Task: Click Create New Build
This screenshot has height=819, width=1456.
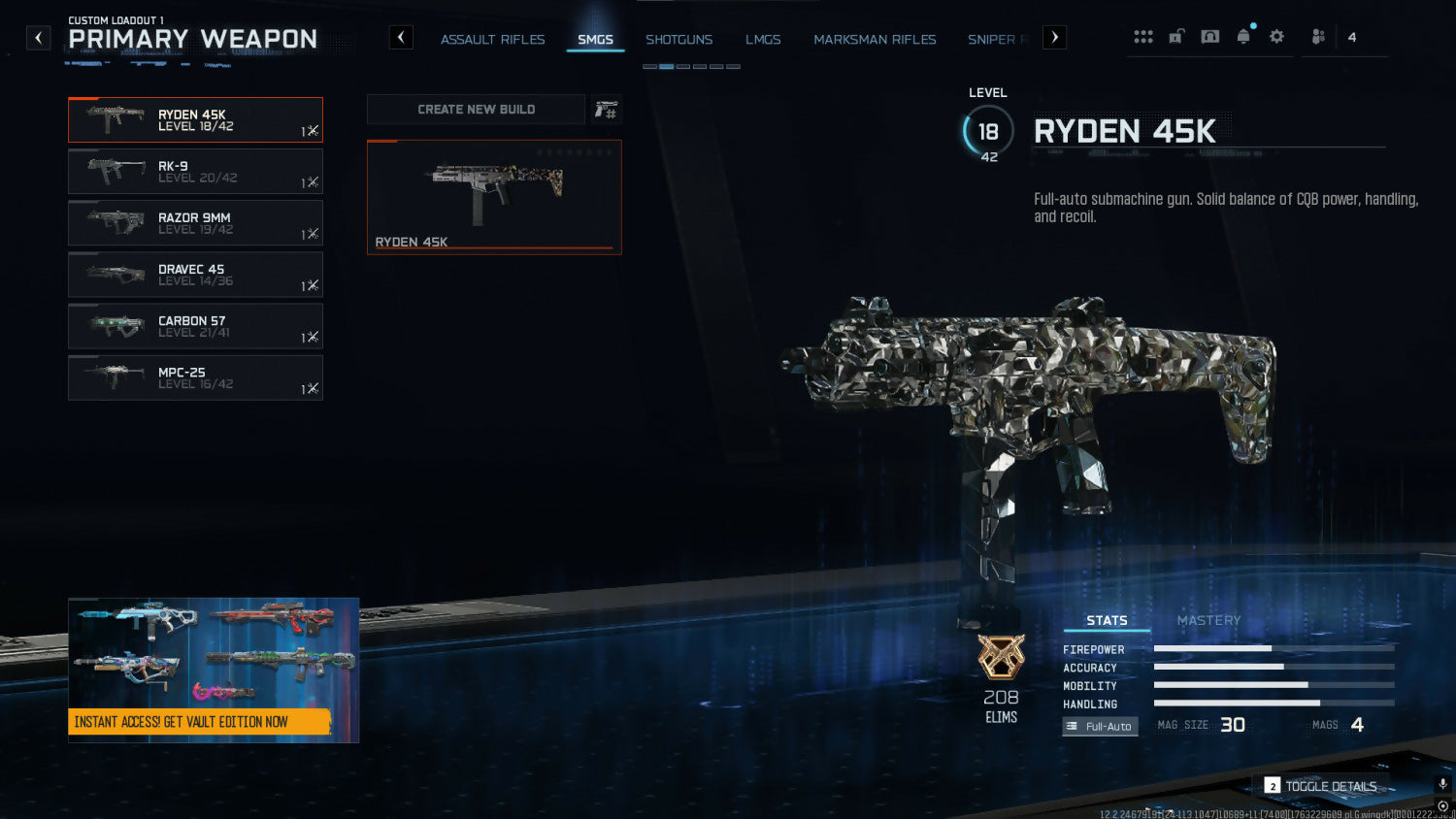Action: [x=476, y=110]
